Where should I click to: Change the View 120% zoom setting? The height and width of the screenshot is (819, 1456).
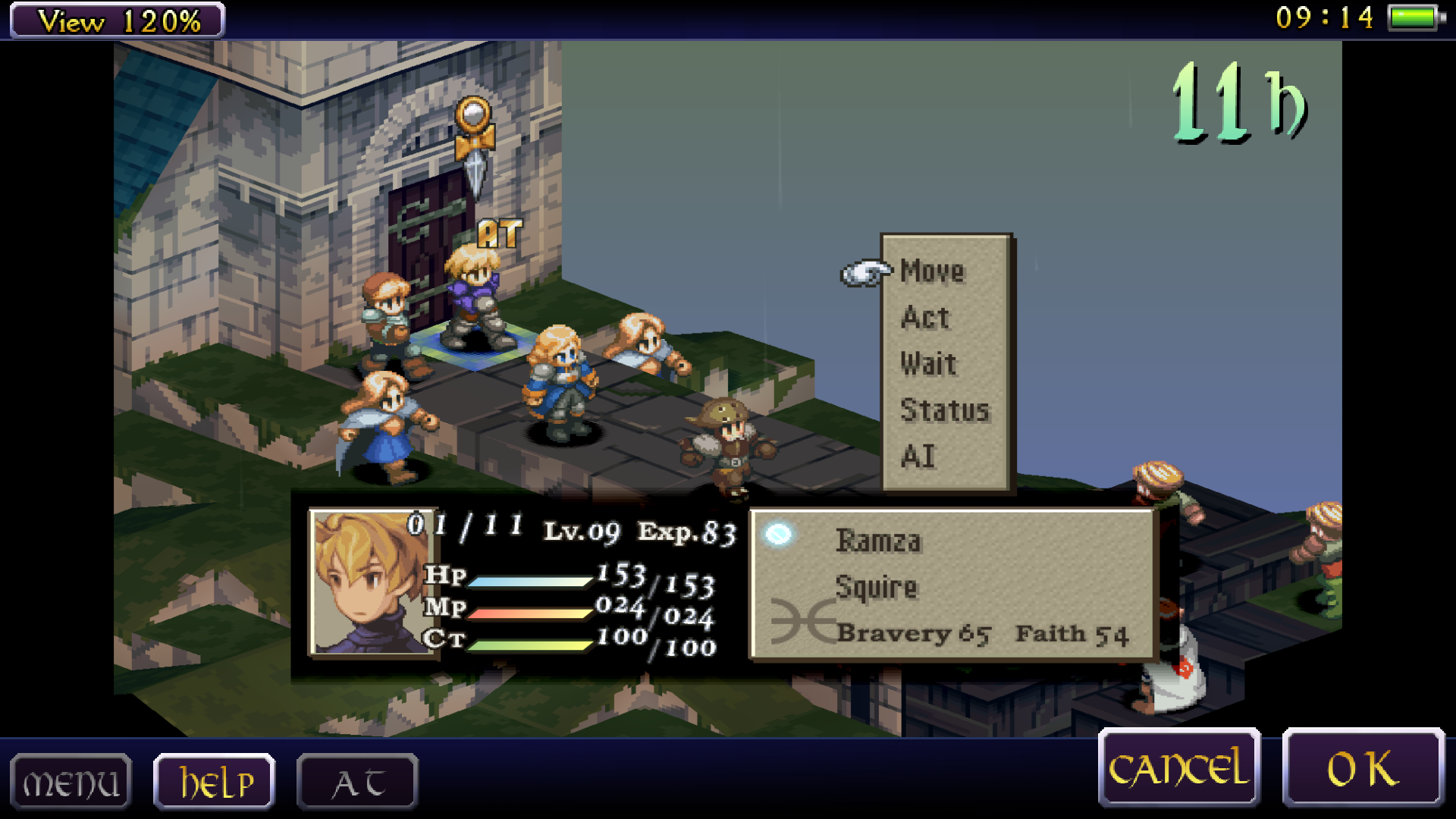pos(118,20)
